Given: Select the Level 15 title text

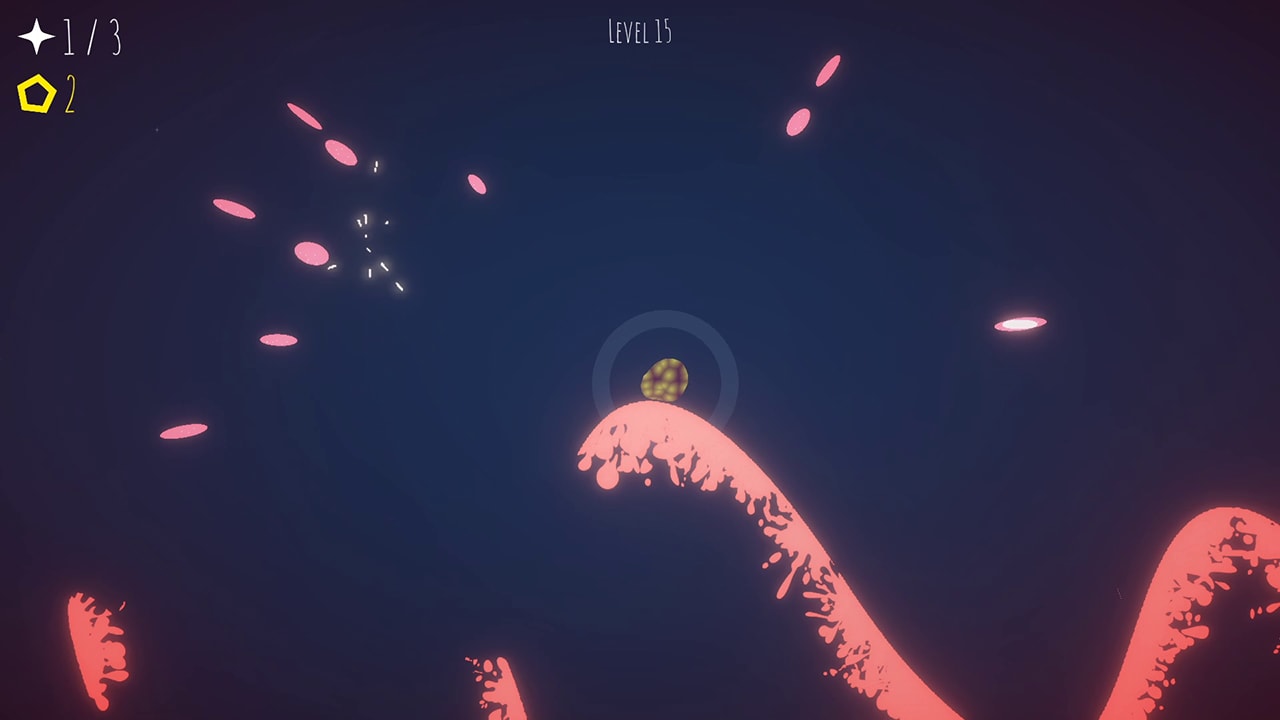Looking at the screenshot, I should [x=640, y=30].
